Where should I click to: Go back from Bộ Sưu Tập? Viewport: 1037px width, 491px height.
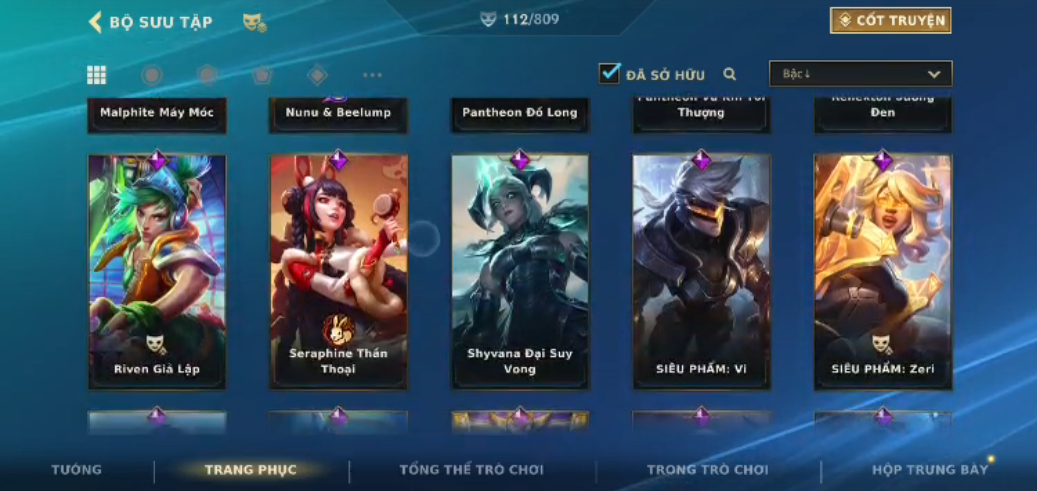tap(97, 22)
